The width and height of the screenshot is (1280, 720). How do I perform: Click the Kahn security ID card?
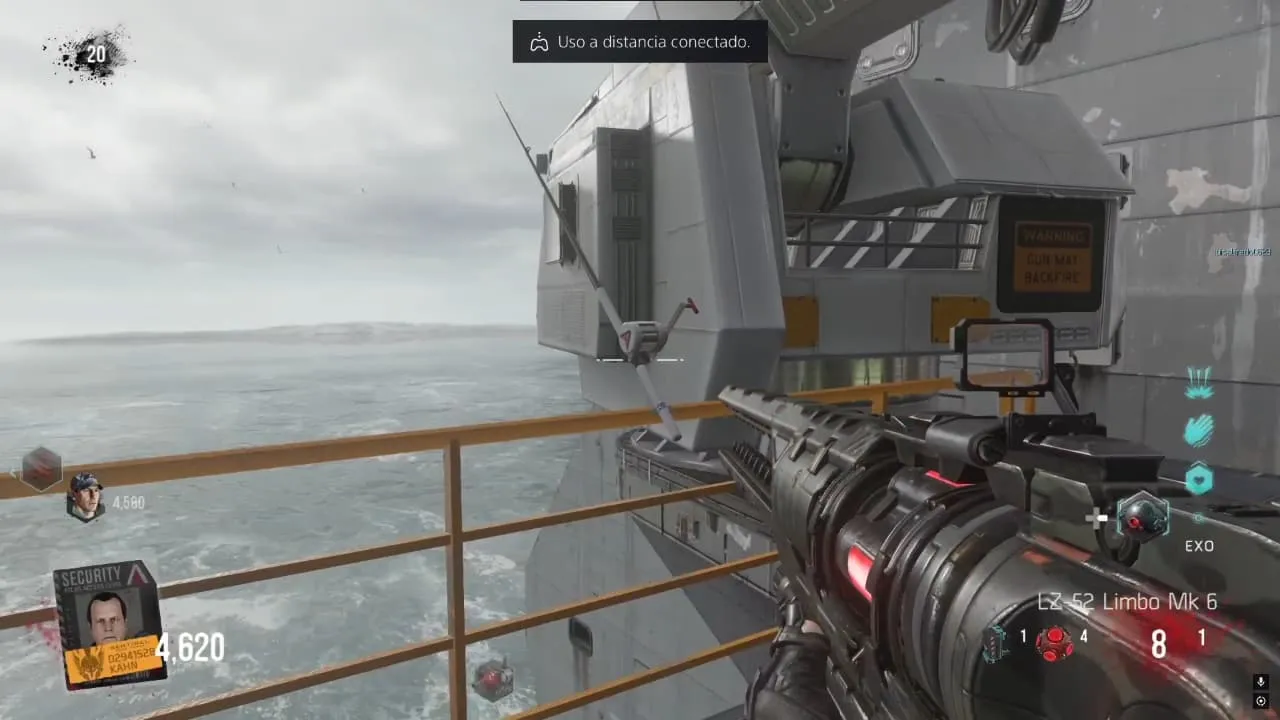(x=109, y=623)
